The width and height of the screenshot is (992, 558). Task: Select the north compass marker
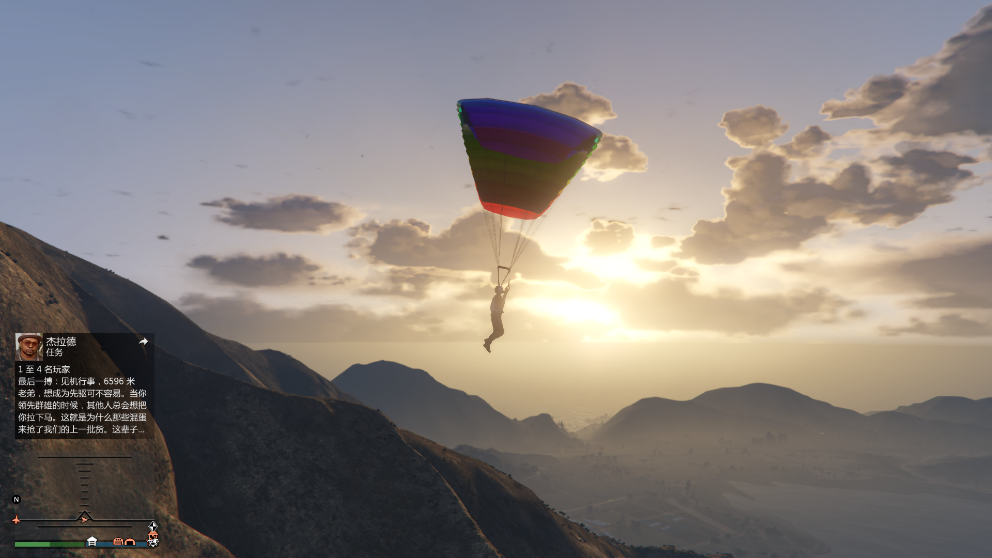(x=16, y=499)
